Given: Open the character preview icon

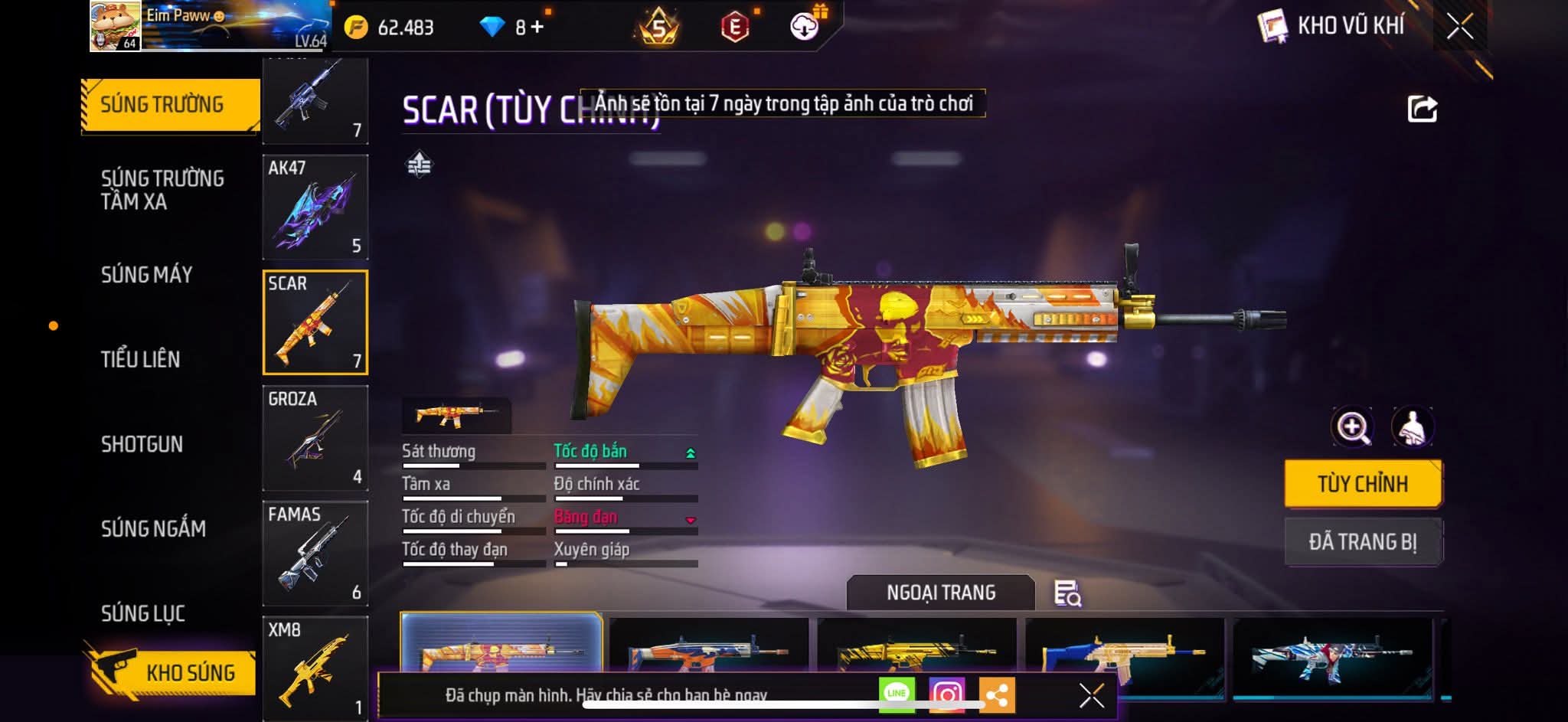Looking at the screenshot, I should tap(1413, 427).
